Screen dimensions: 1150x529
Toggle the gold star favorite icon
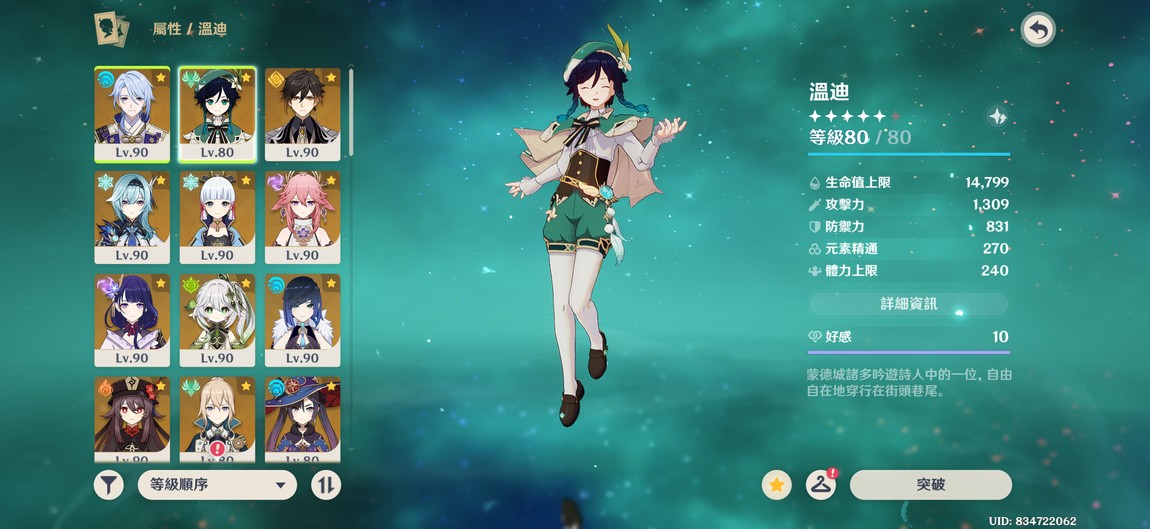coord(776,485)
